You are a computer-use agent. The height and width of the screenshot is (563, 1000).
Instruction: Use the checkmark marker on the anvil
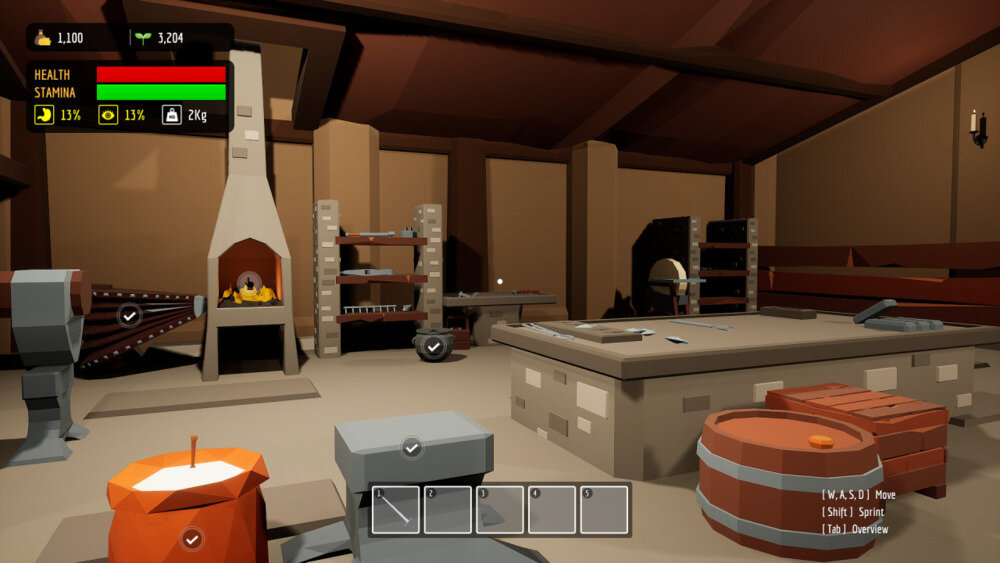[x=412, y=447]
